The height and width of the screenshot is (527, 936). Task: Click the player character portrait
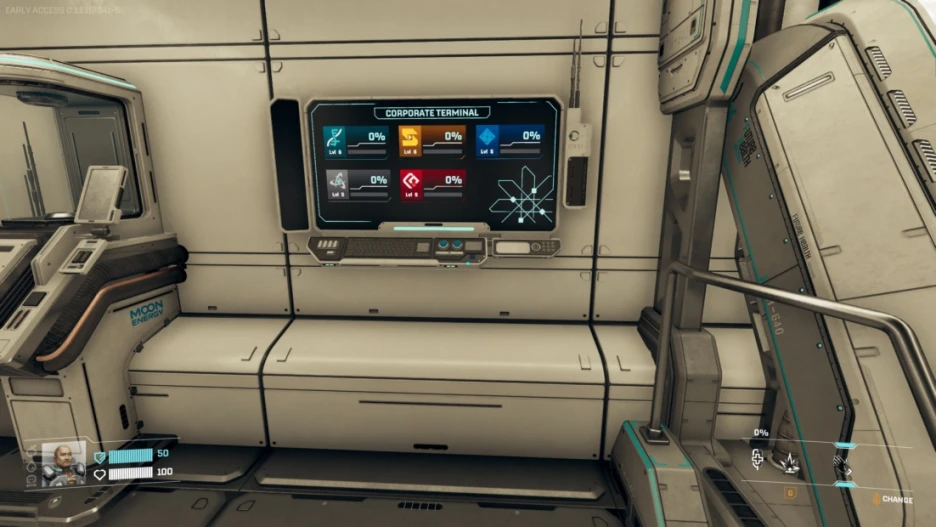[63, 463]
